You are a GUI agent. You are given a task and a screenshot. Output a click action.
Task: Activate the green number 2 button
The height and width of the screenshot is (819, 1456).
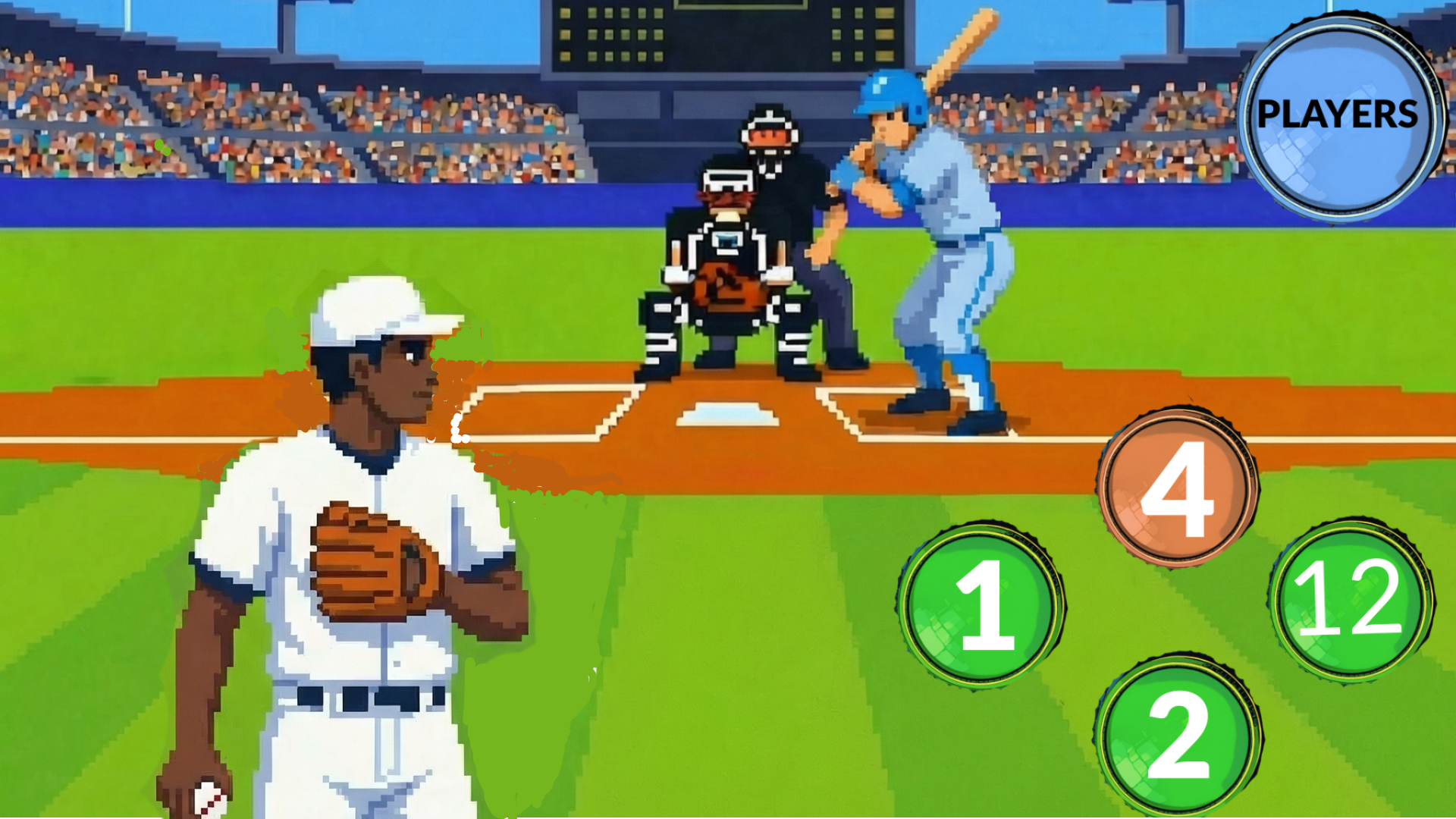coord(1177,735)
